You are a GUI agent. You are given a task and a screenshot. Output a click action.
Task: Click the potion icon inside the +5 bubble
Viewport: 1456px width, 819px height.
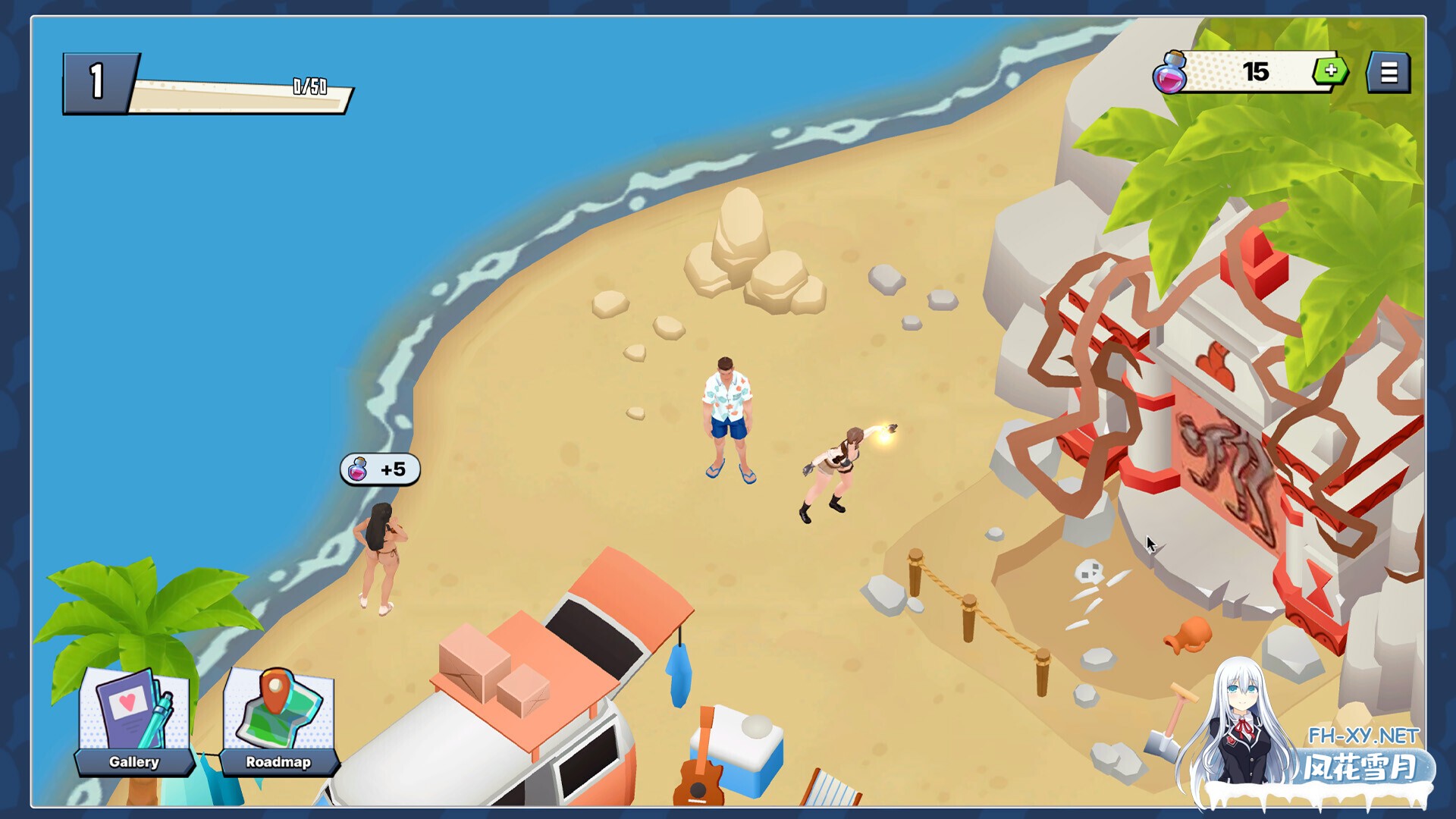(x=357, y=469)
